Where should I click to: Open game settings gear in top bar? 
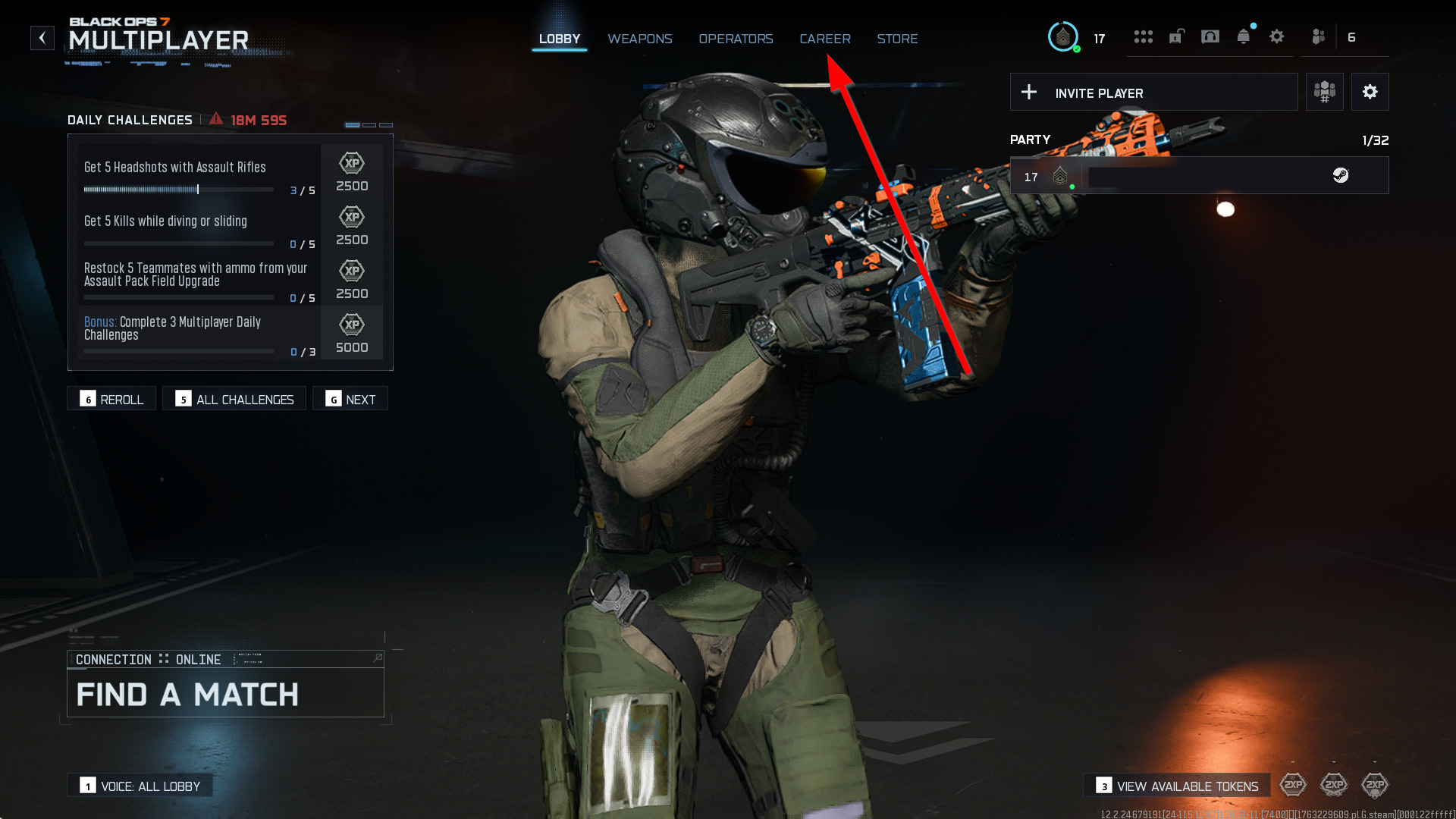[x=1276, y=37]
